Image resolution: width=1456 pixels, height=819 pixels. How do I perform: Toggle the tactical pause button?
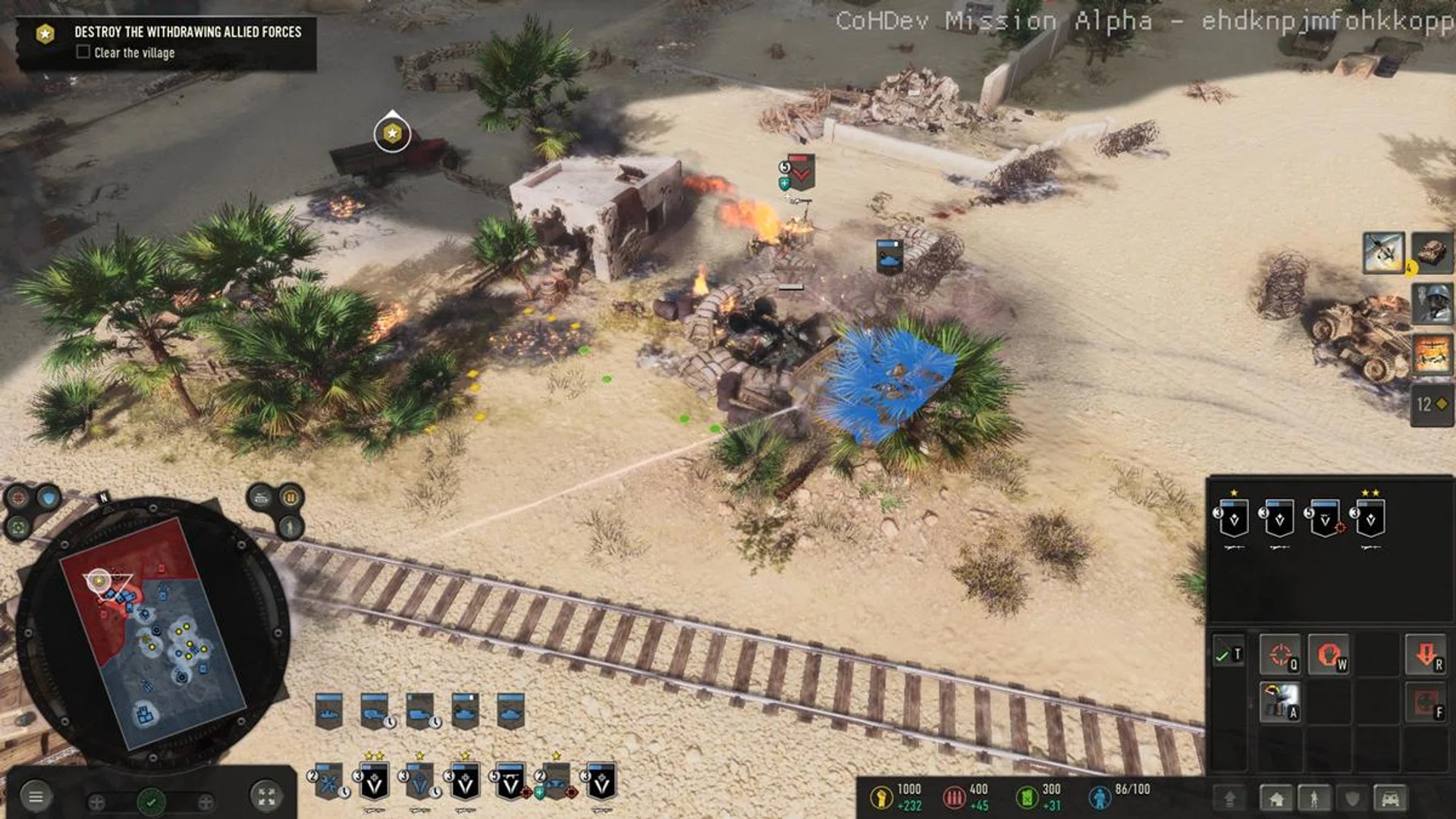[290, 498]
